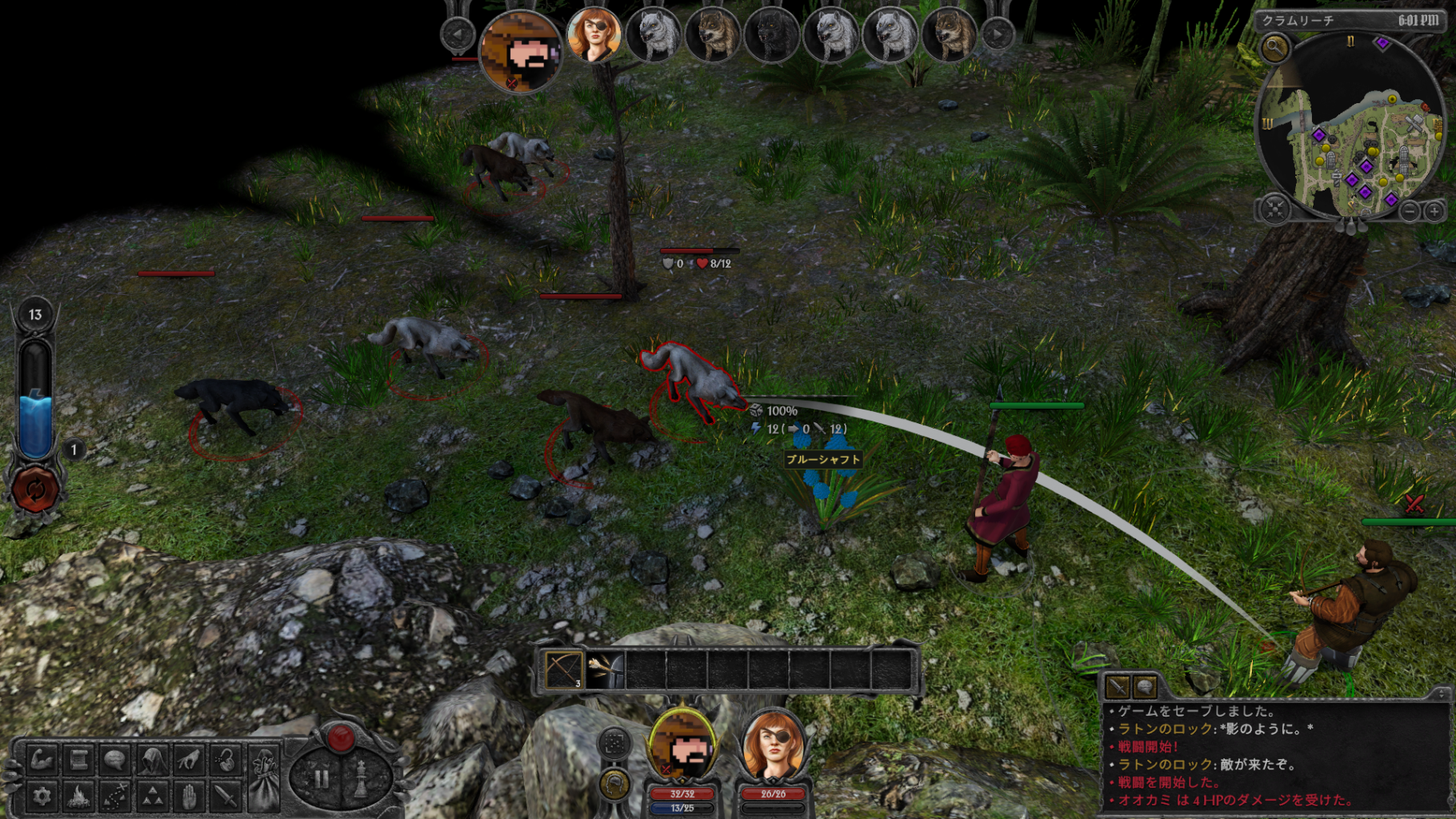The image size is (1456, 819).
Task: Pause the game with the pause button
Action: (x=322, y=777)
